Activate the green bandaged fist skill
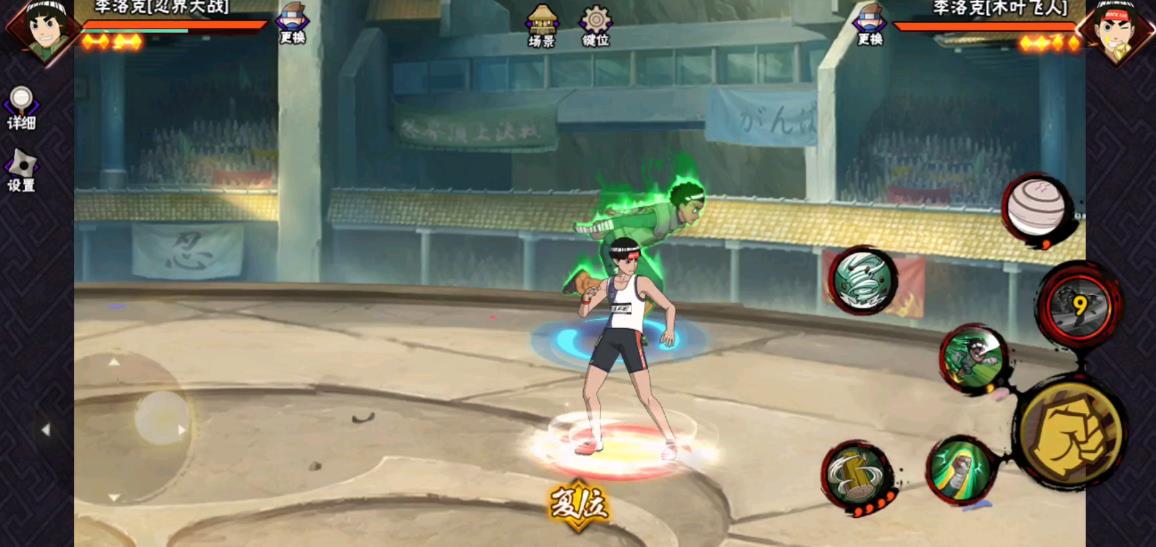The height and width of the screenshot is (547, 1156). [961, 469]
